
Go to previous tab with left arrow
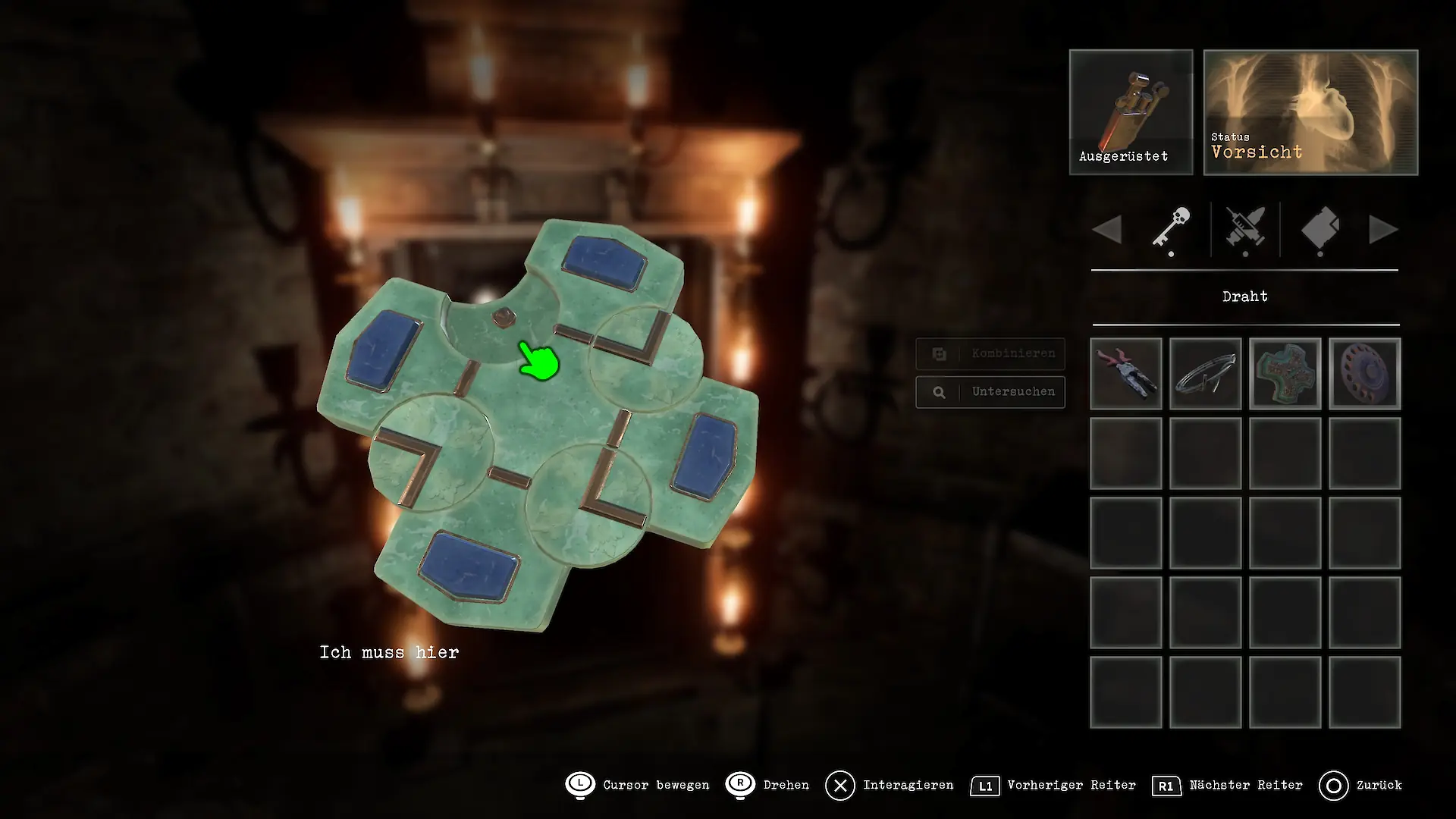tap(1108, 229)
